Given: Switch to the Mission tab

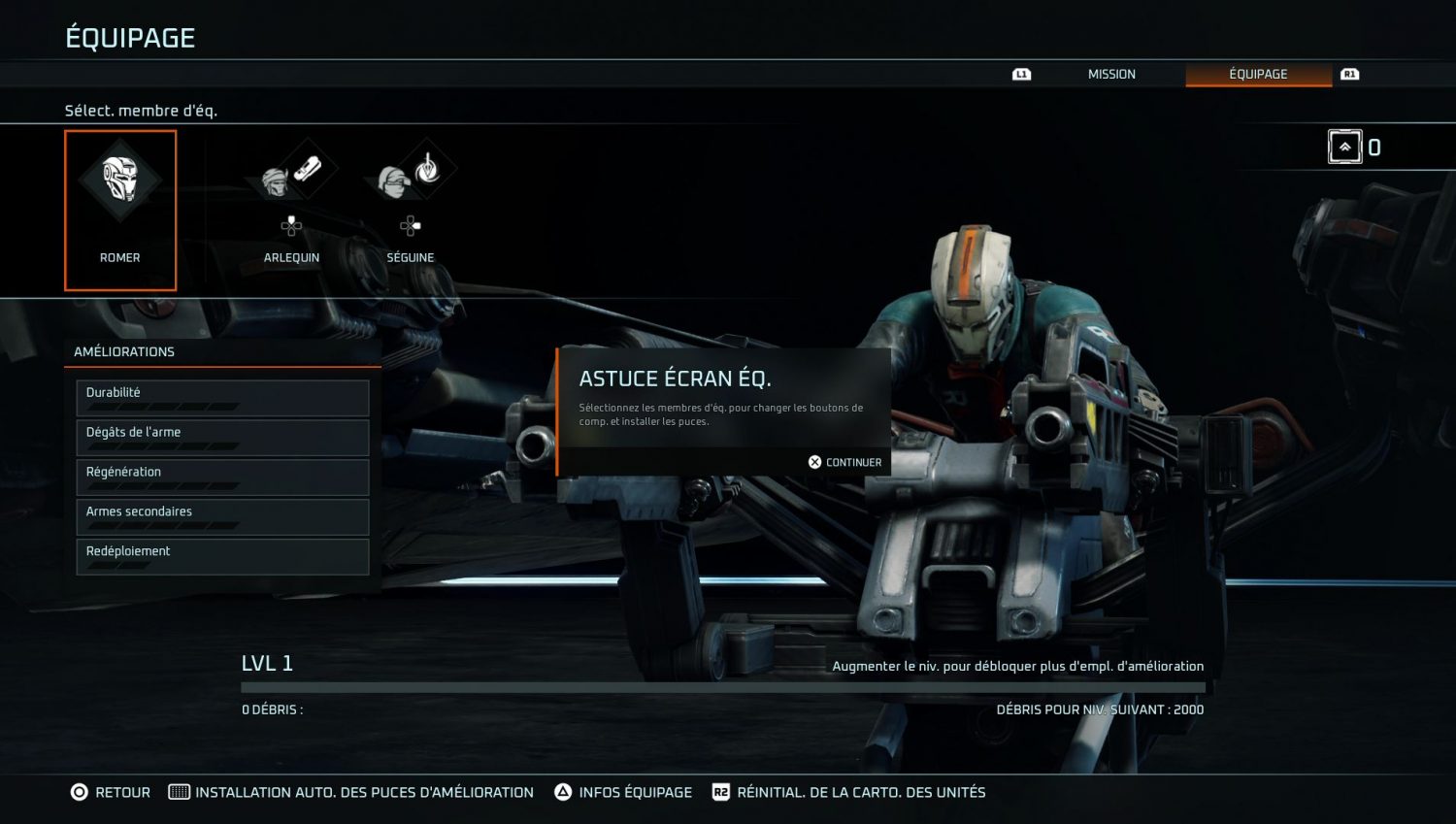Looking at the screenshot, I should [x=1110, y=74].
